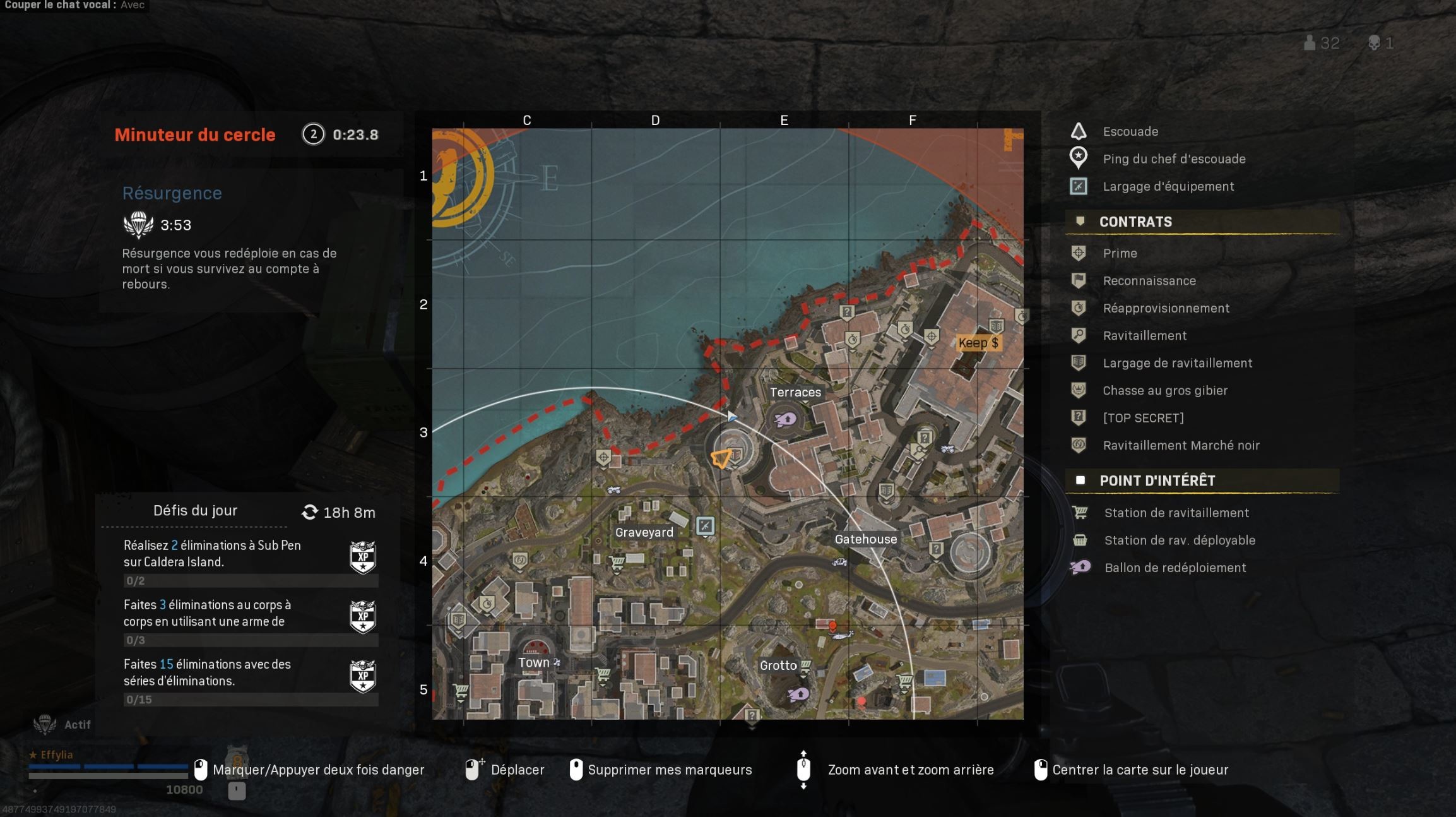Screen dimensions: 1456x817
Task: Click the player health bar near Effylia
Action: [107, 768]
